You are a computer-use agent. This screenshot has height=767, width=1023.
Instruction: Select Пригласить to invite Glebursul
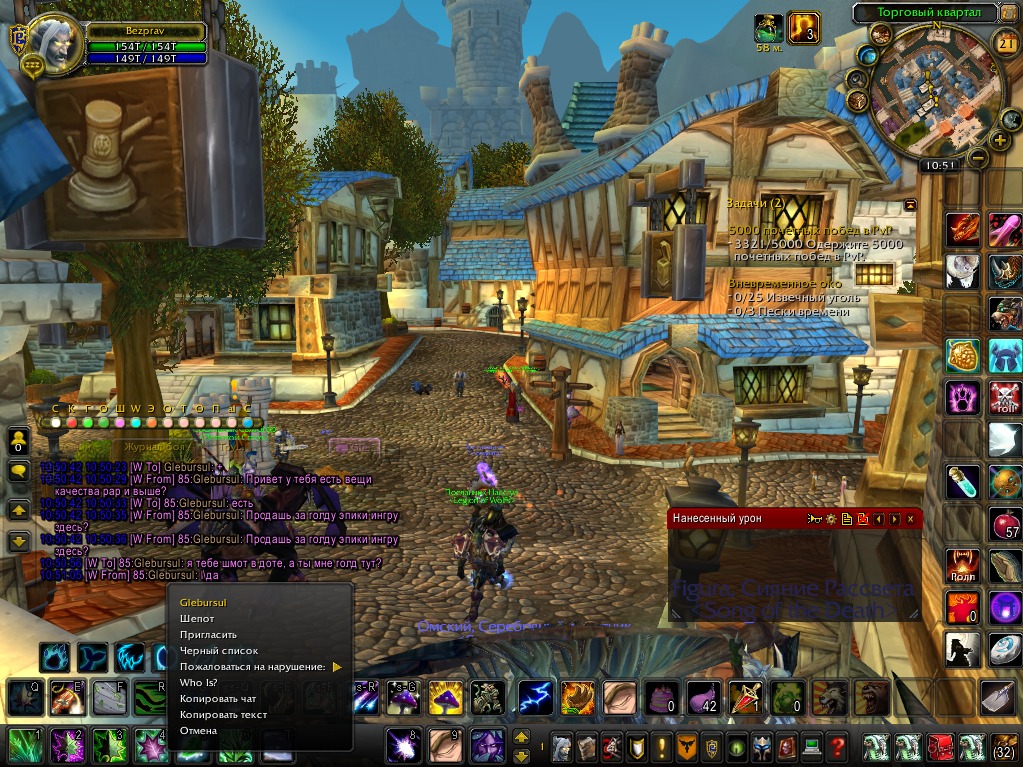208,635
